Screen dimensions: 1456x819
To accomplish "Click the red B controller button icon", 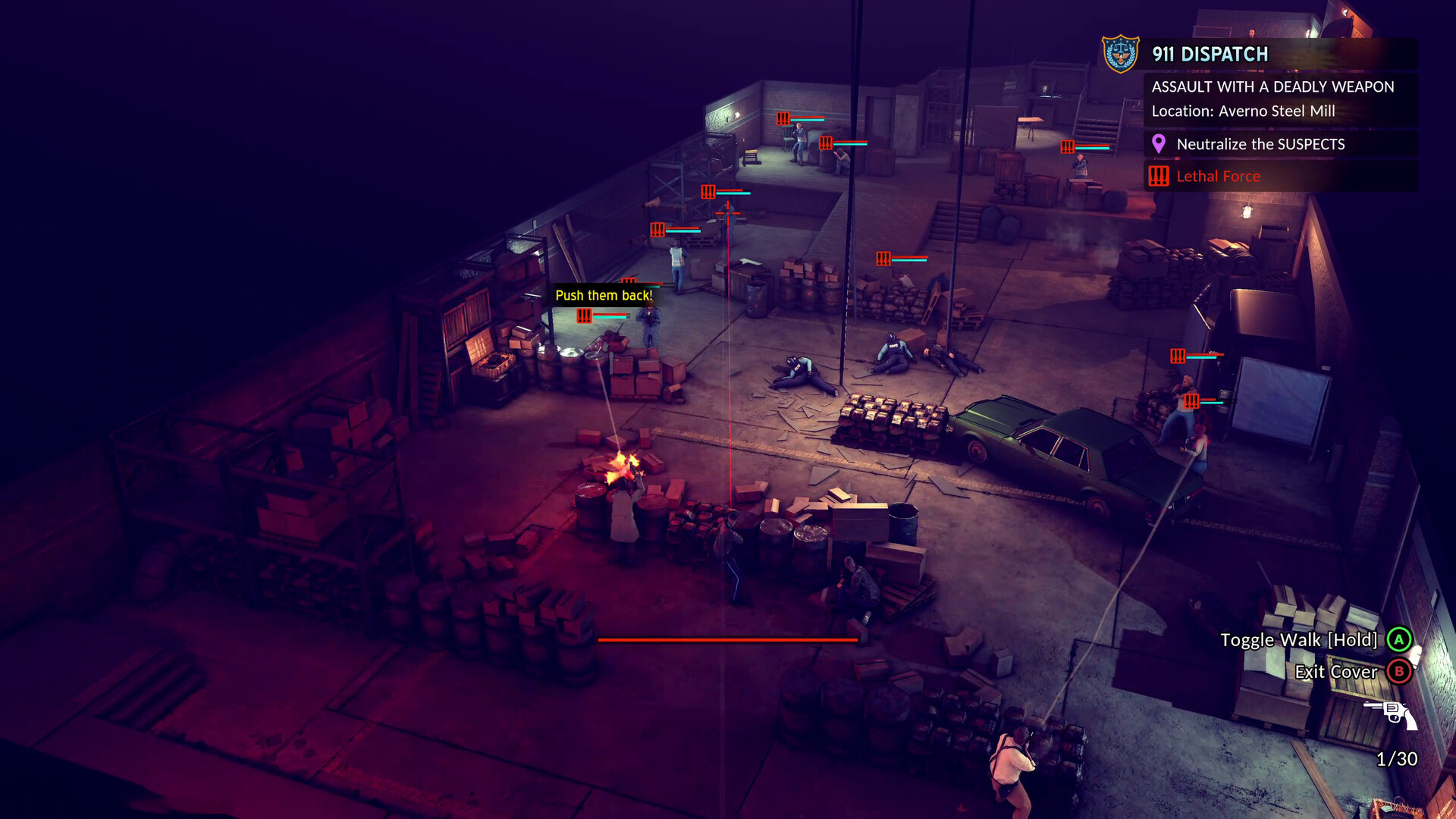I will click(1399, 672).
